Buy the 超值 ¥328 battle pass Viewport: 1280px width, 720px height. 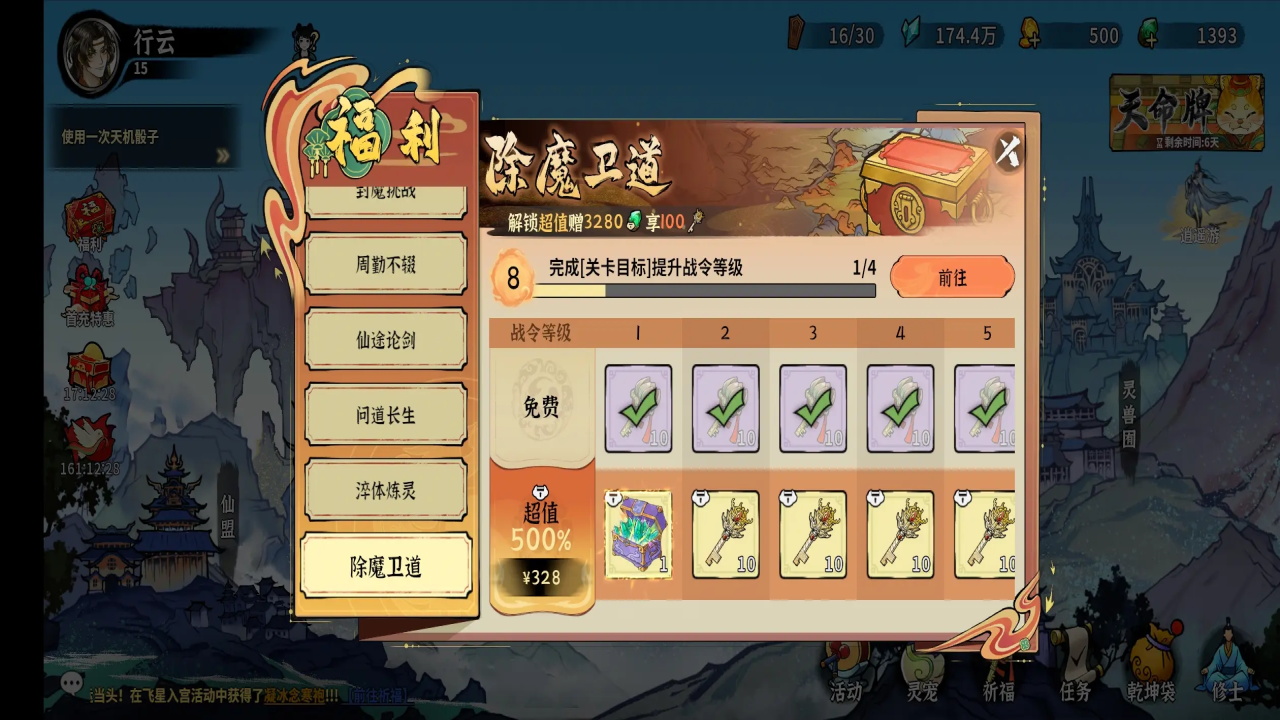pos(541,577)
